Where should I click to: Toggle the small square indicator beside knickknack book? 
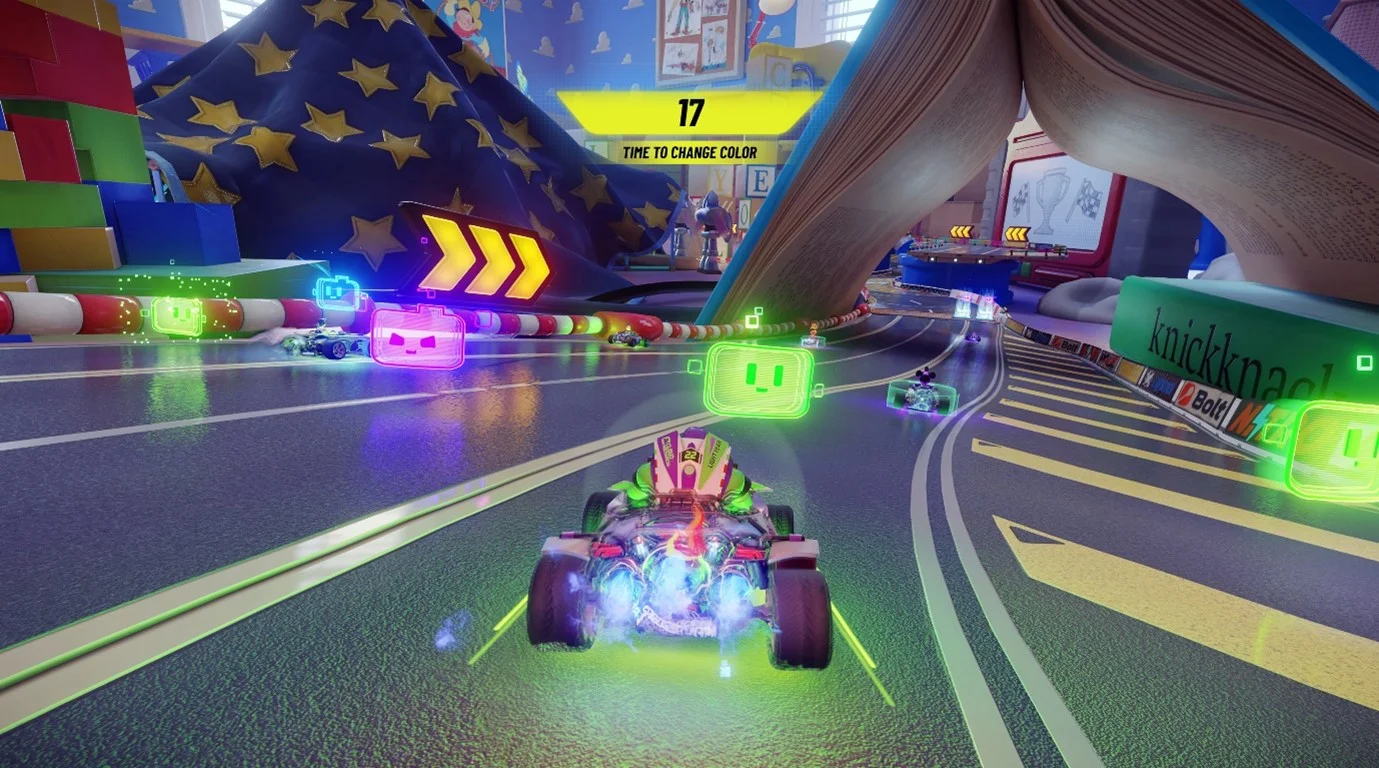coord(1362,363)
